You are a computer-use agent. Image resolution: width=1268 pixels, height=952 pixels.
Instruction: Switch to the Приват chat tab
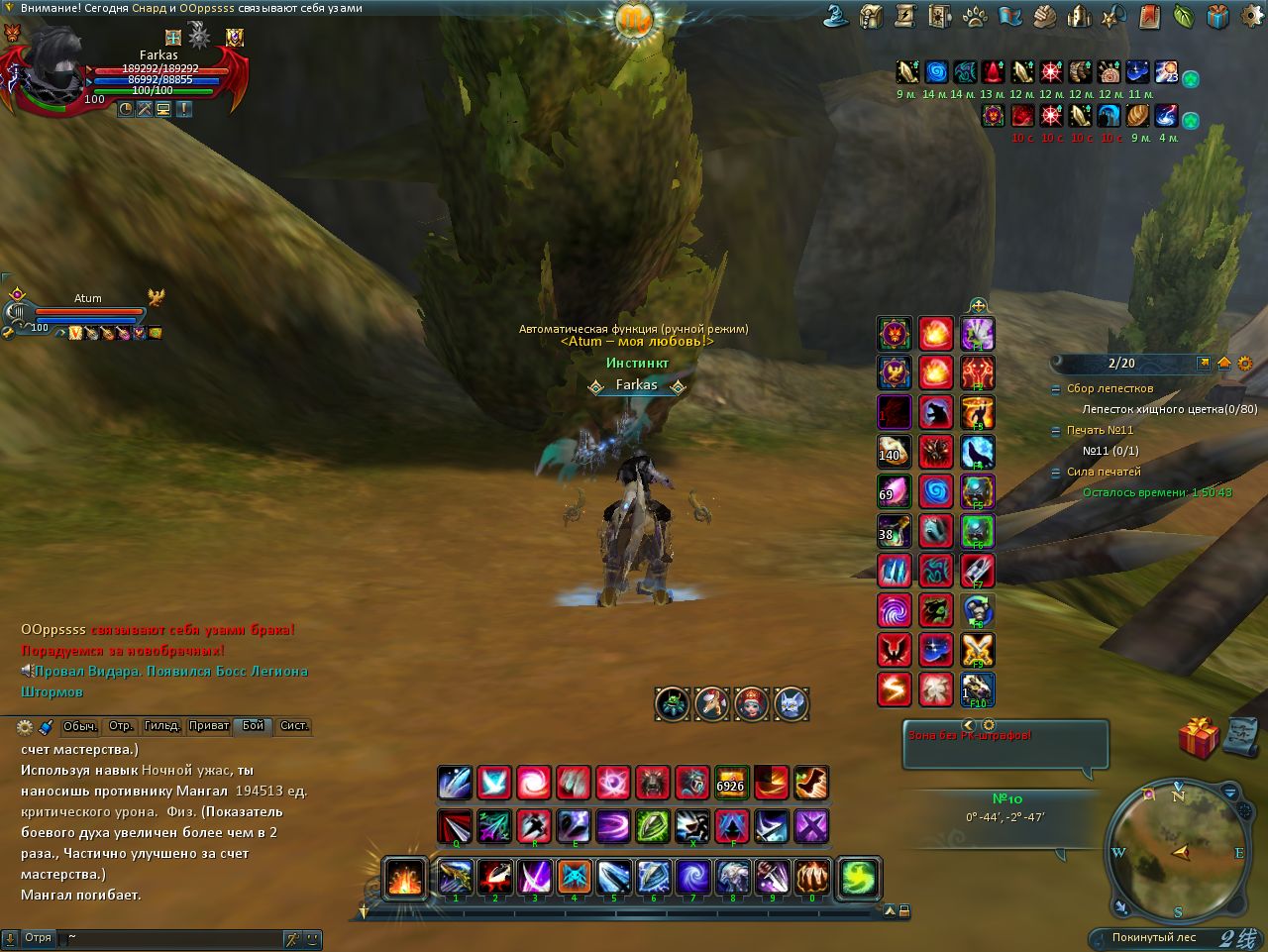209,726
